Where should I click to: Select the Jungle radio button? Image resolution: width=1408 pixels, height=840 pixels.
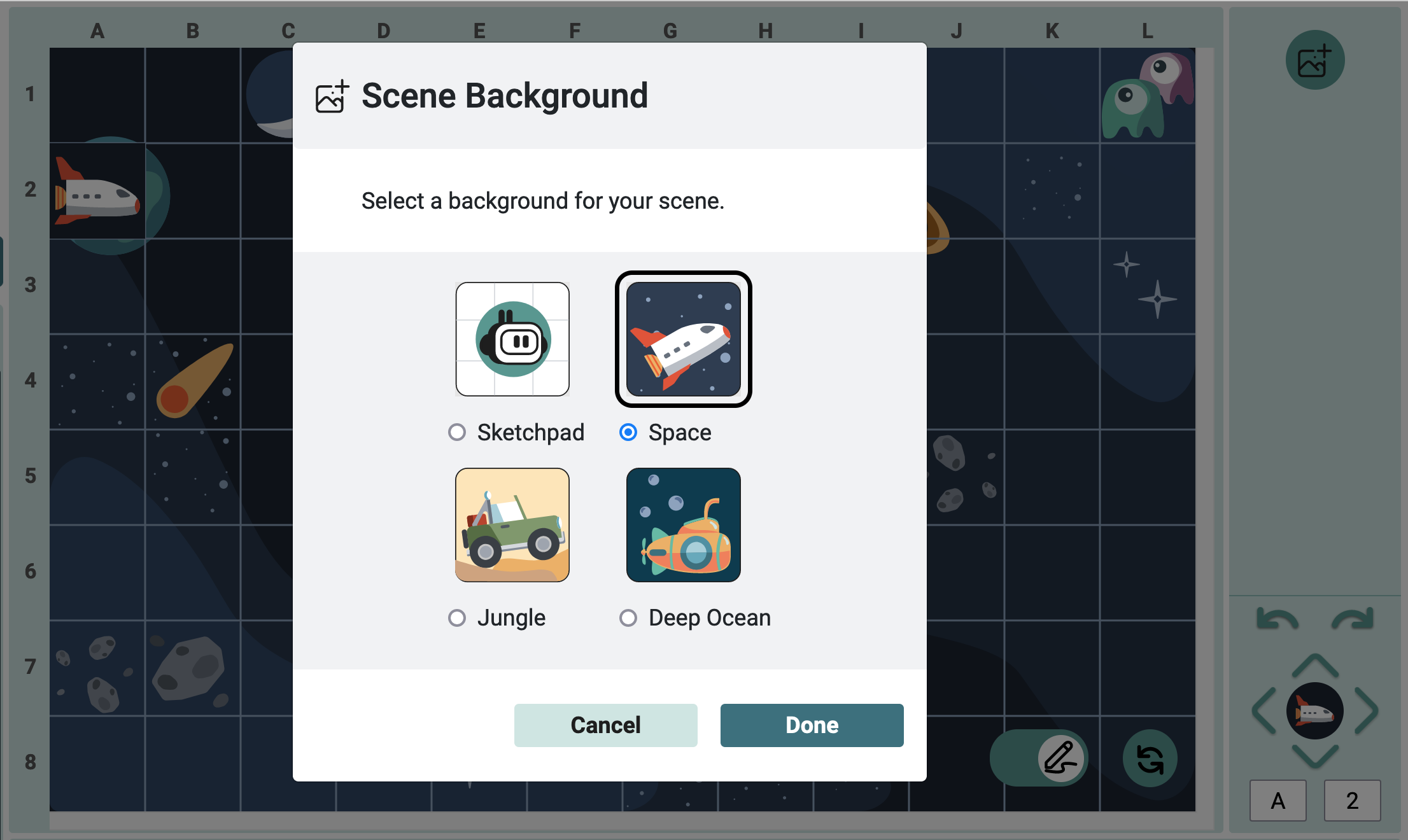tap(456, 617)
